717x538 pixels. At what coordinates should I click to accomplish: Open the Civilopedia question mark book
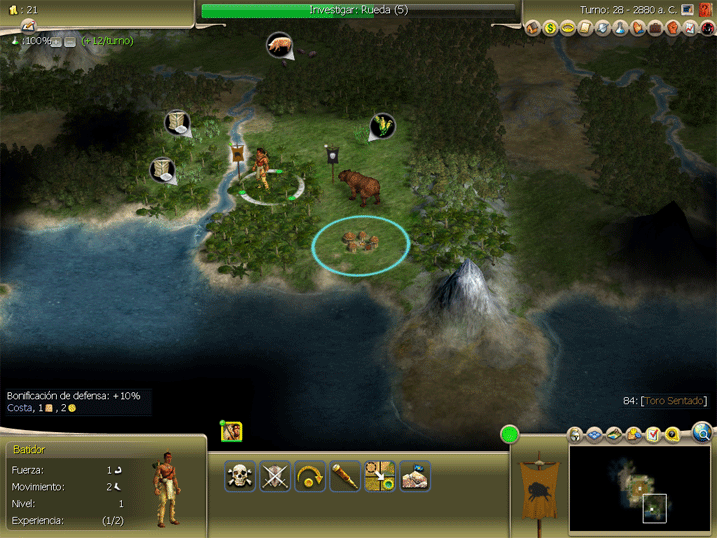point(705,10)
